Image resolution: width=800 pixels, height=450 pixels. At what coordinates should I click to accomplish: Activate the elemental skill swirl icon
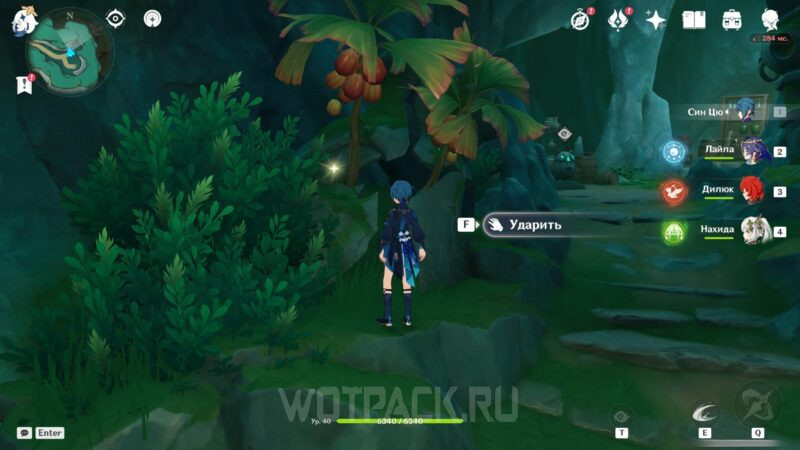click(x=704, y=409)
